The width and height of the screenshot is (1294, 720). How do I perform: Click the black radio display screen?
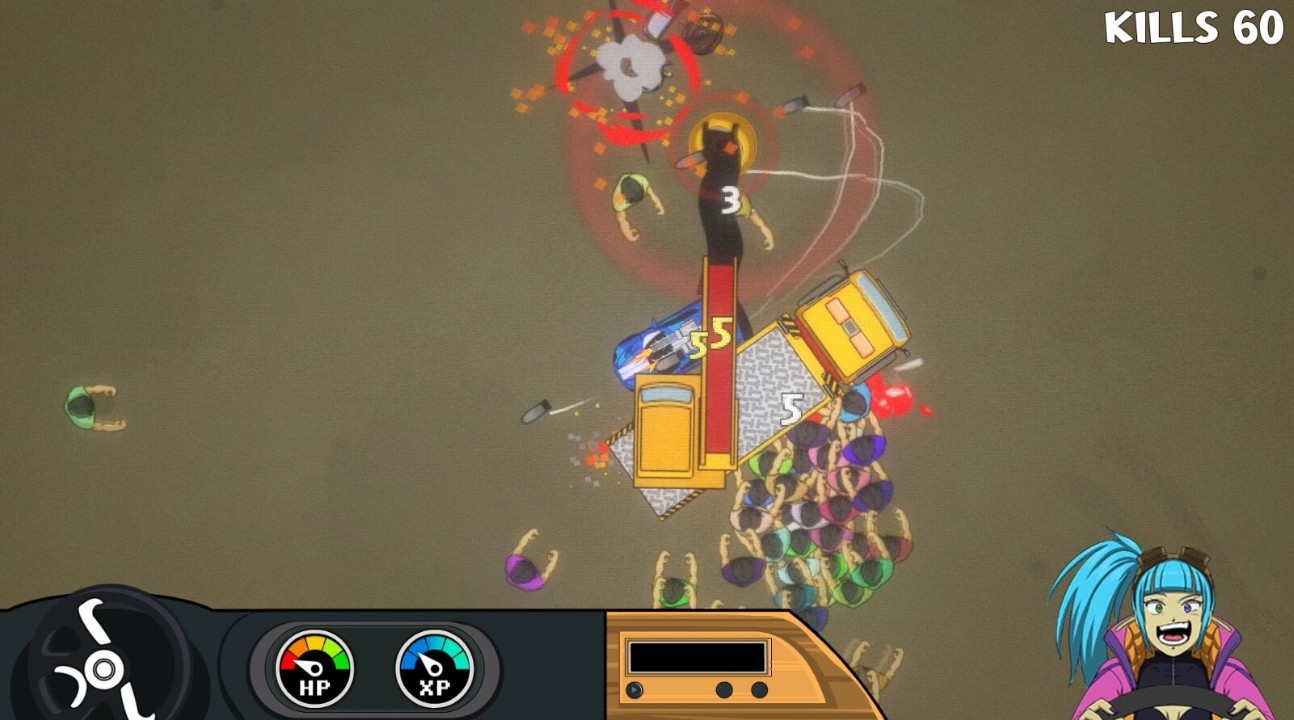pos(697,657)
